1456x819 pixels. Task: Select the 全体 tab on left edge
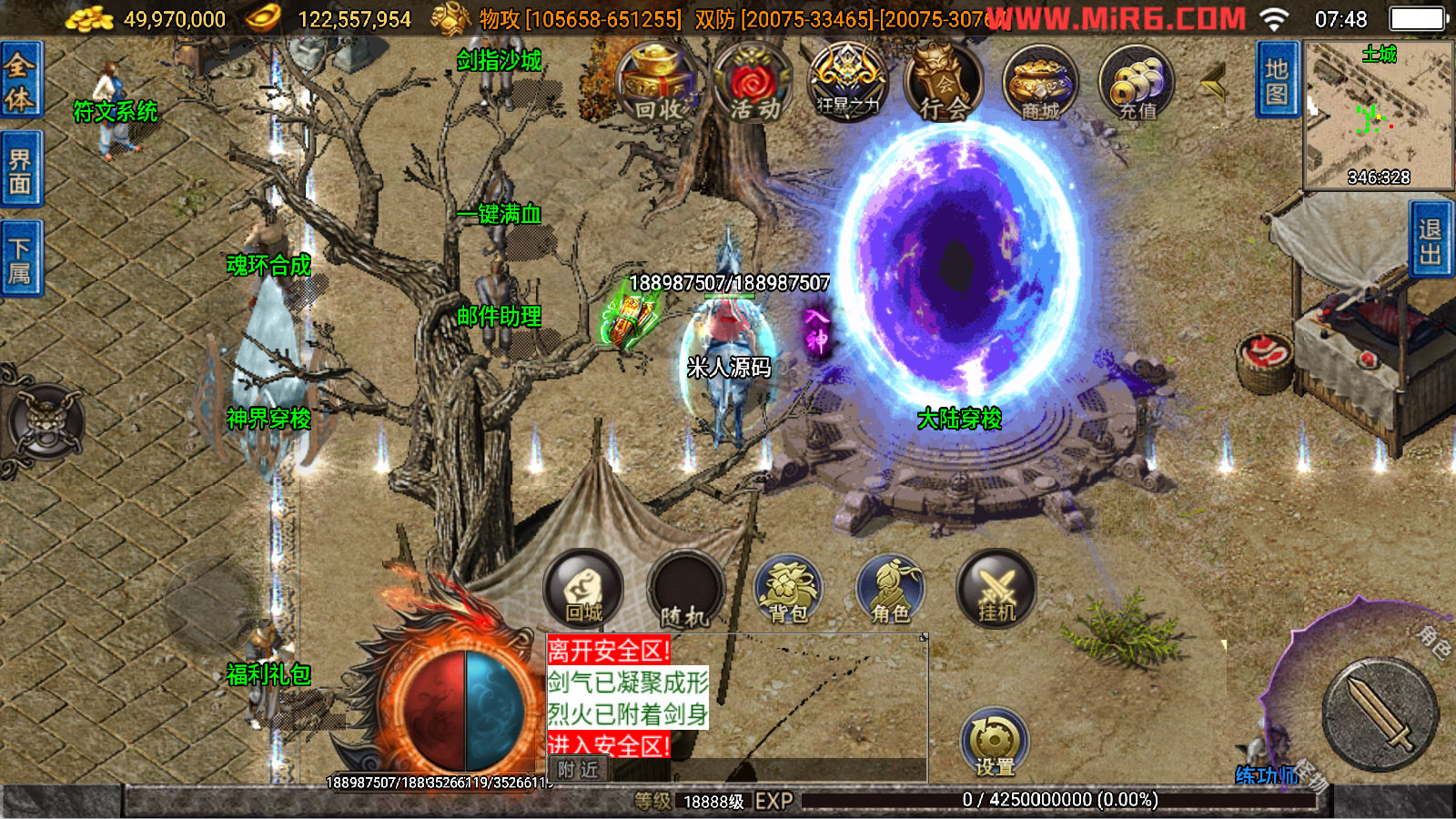(x=20, y=80)
